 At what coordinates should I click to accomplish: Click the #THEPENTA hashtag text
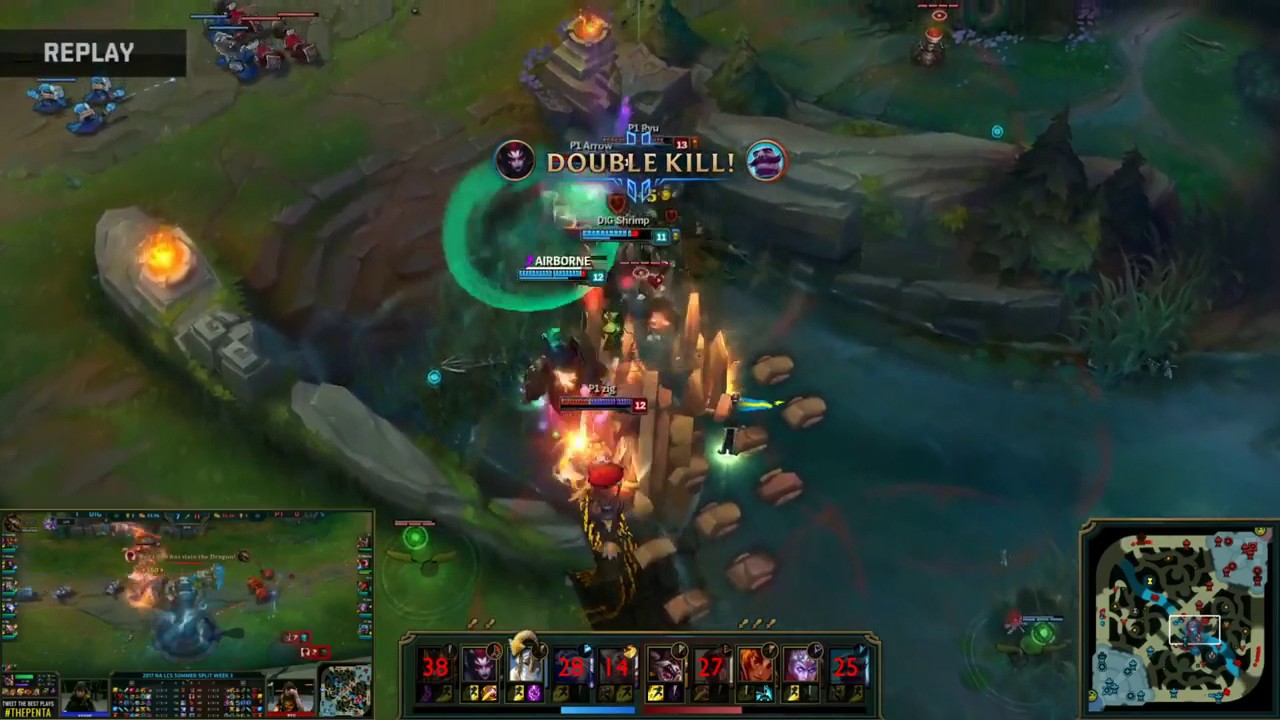[28, 712]
